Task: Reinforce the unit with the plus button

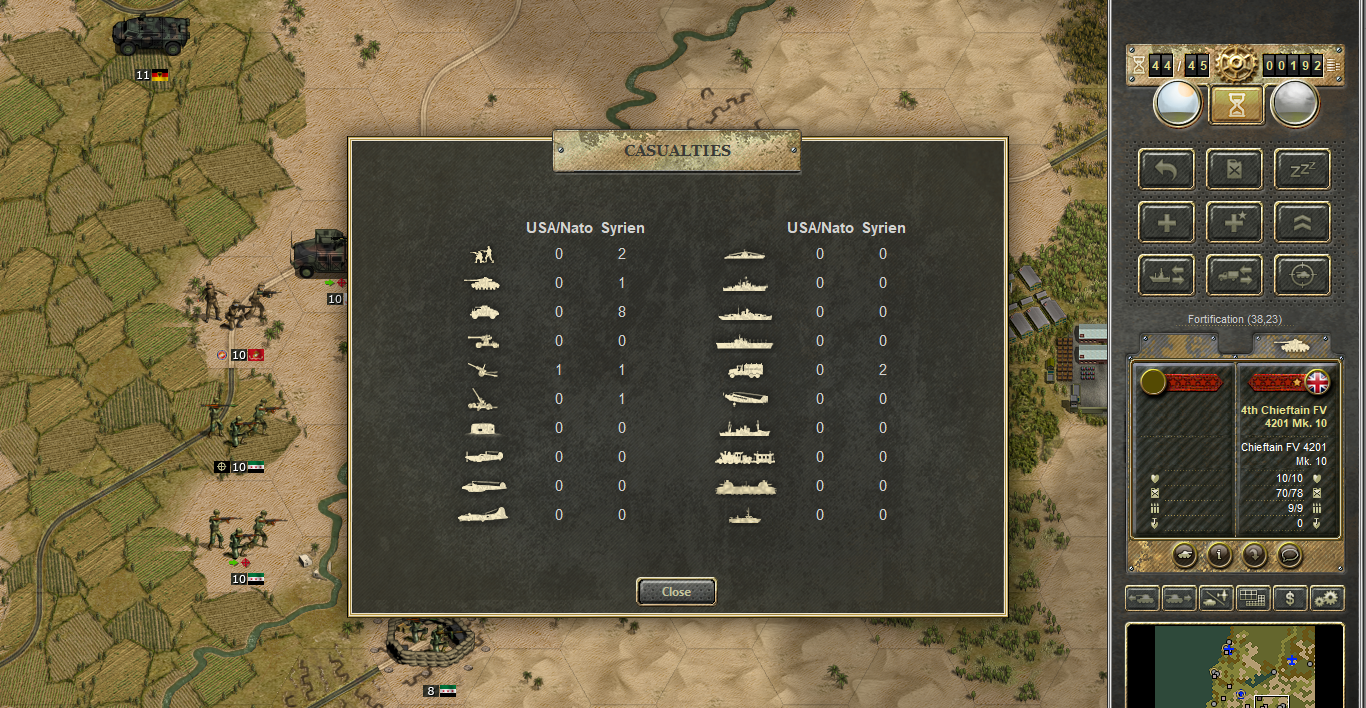Action: (x=1166, y=222)
